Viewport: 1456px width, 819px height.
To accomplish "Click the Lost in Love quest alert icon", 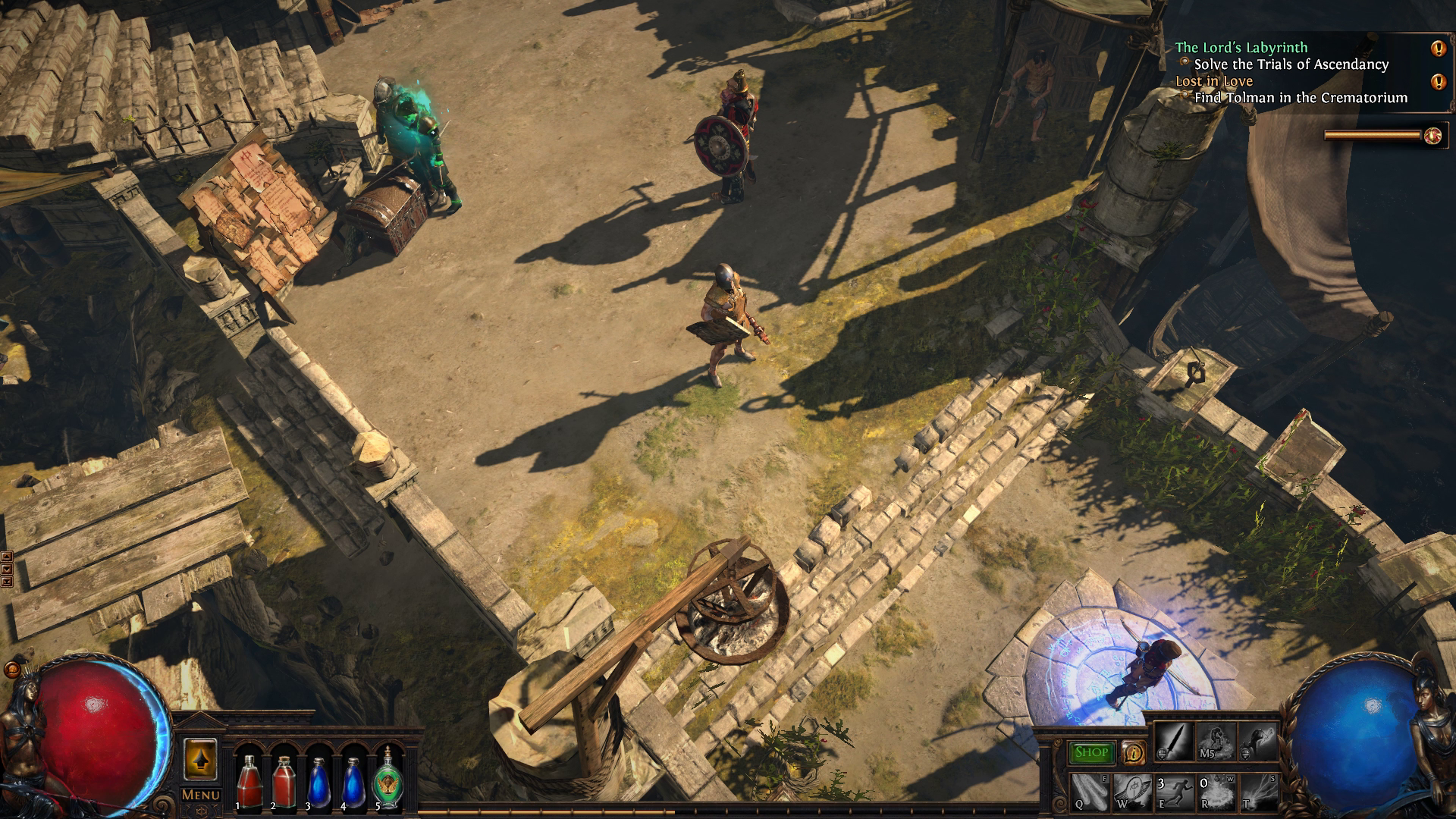I will (1438, 82).
